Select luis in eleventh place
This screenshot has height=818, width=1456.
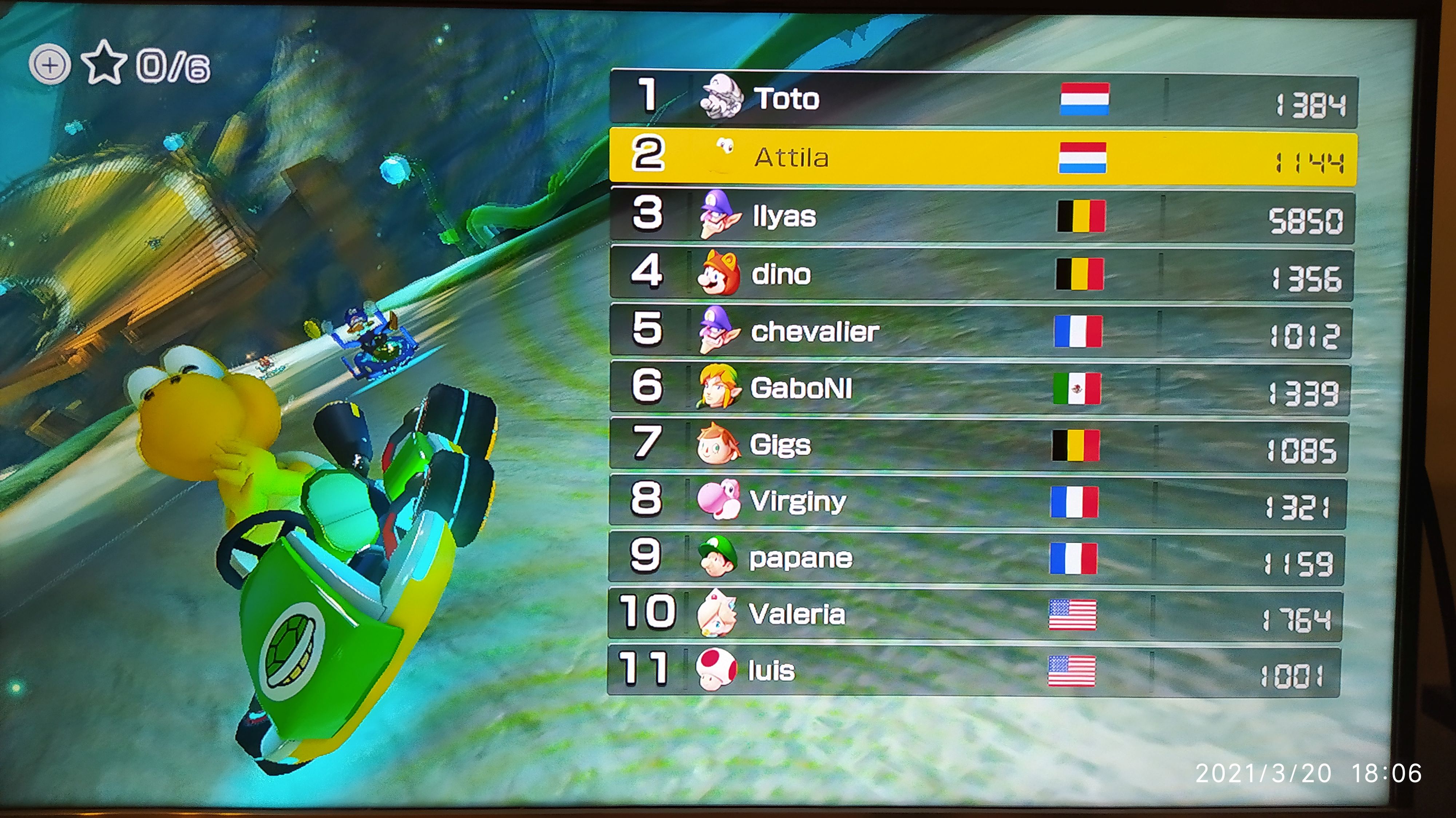[973, 671]
